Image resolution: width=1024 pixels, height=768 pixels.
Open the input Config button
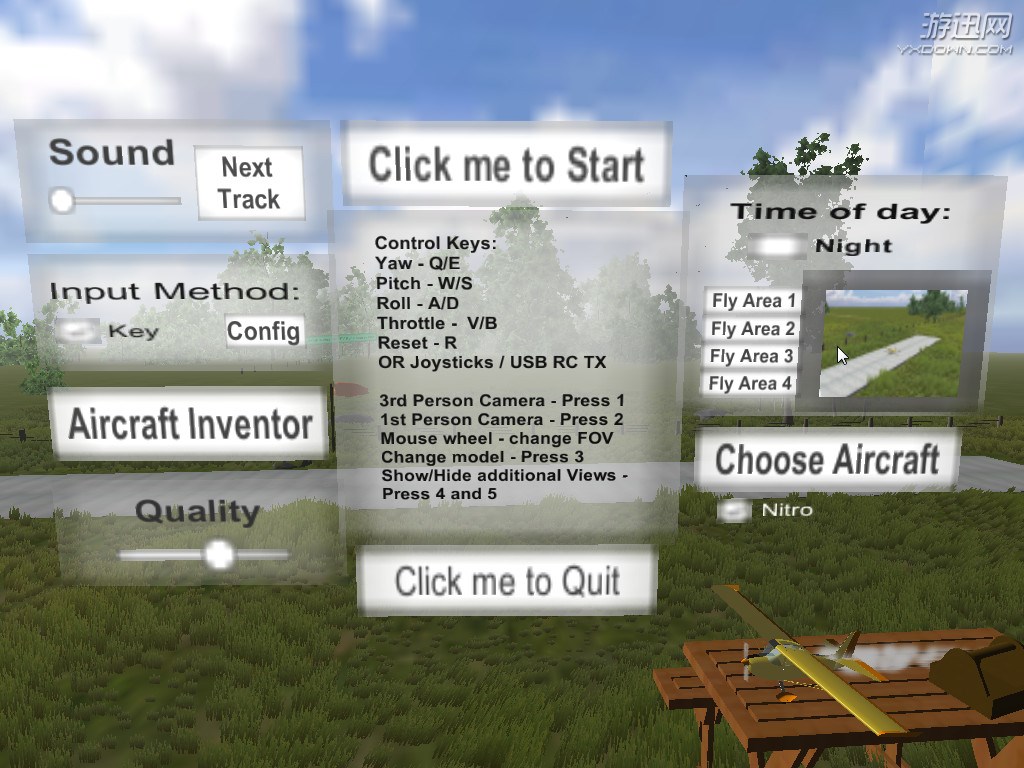click(x=263, y=331)
